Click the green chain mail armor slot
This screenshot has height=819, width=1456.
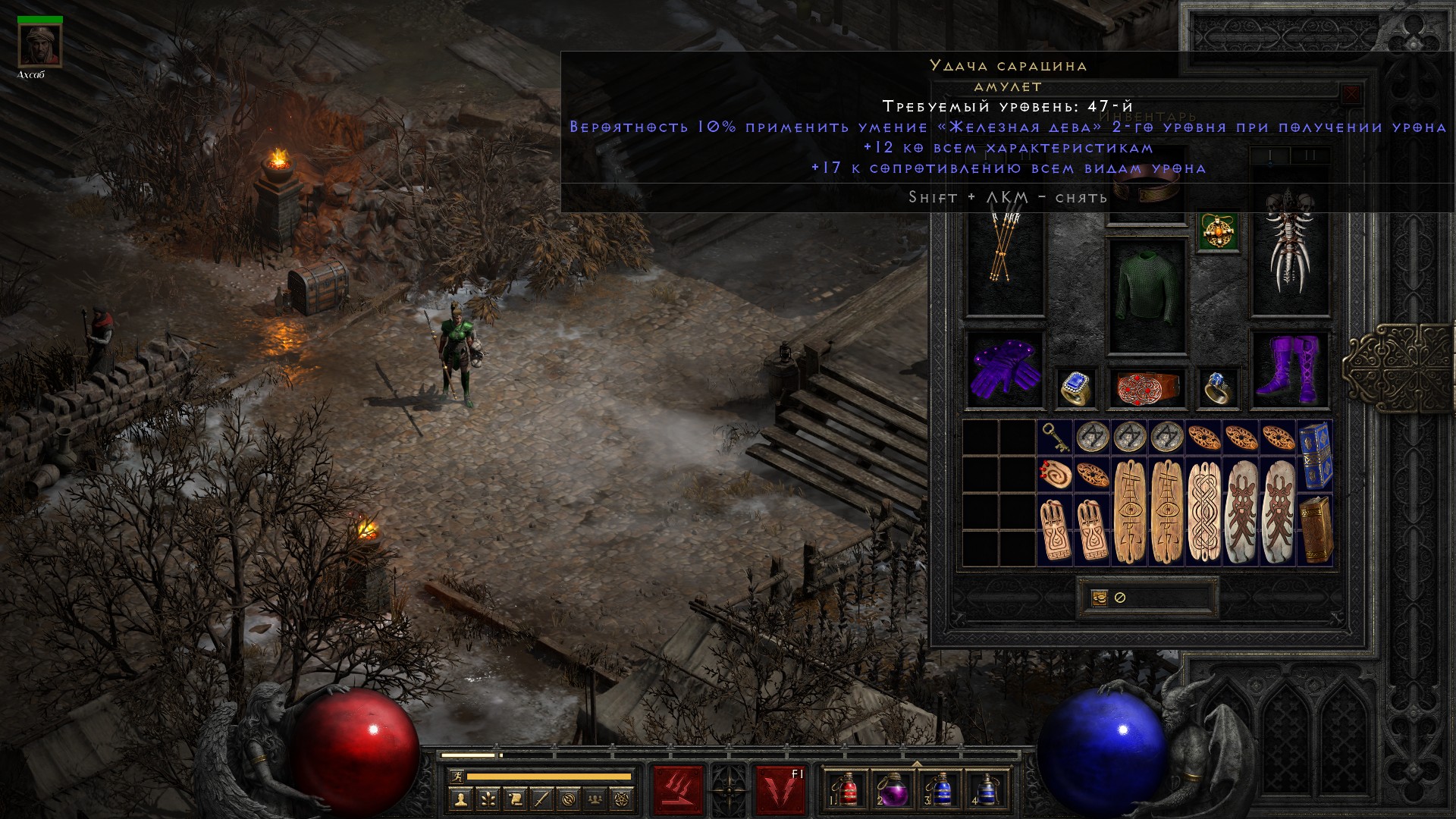point(1147,297)
